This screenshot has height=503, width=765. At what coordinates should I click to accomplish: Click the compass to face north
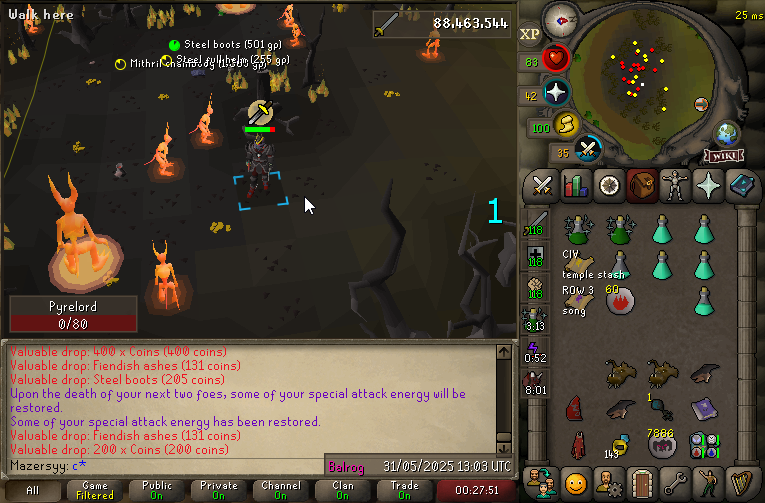coord(563,19)
